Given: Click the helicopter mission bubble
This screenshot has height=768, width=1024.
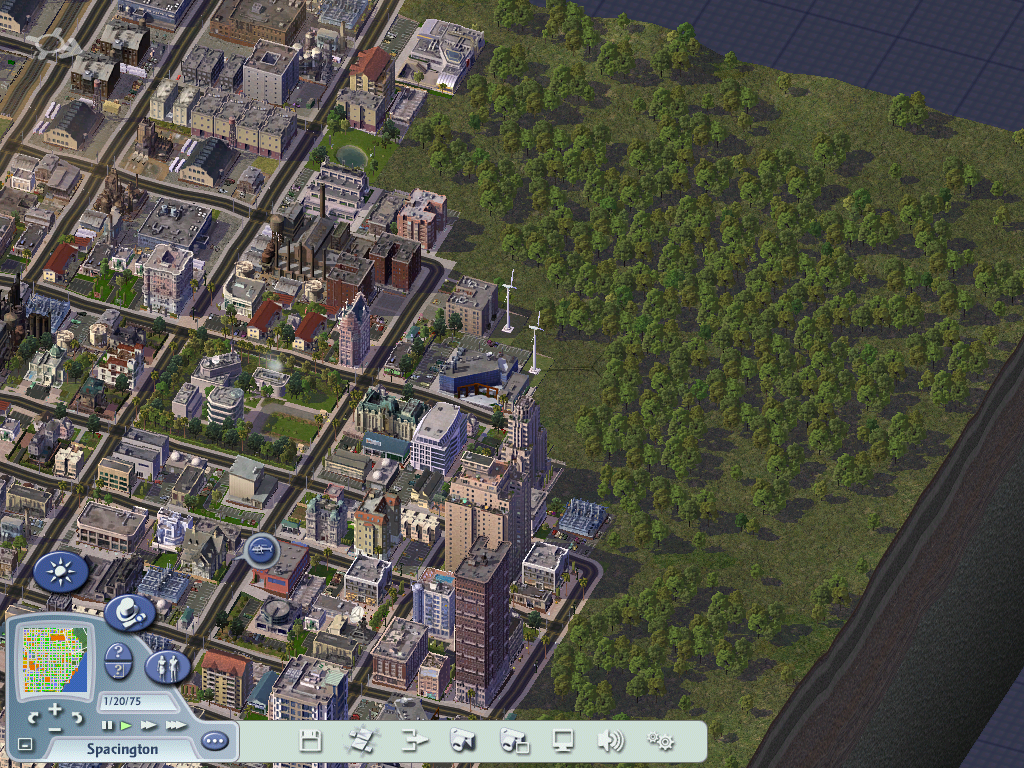Looking at the screenshot, I should point(261,549).
